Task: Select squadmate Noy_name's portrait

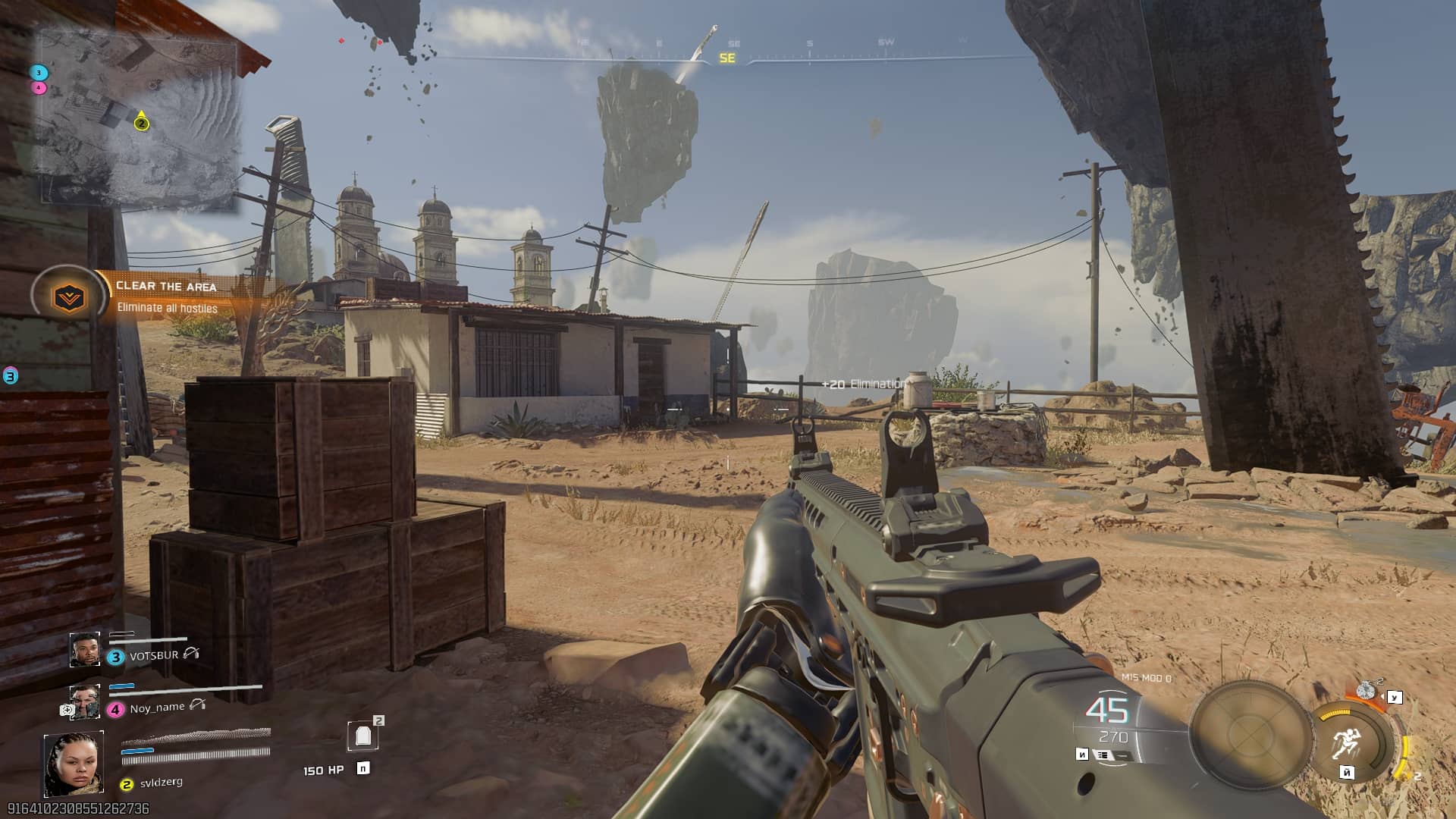Action: tap(84, 701)
